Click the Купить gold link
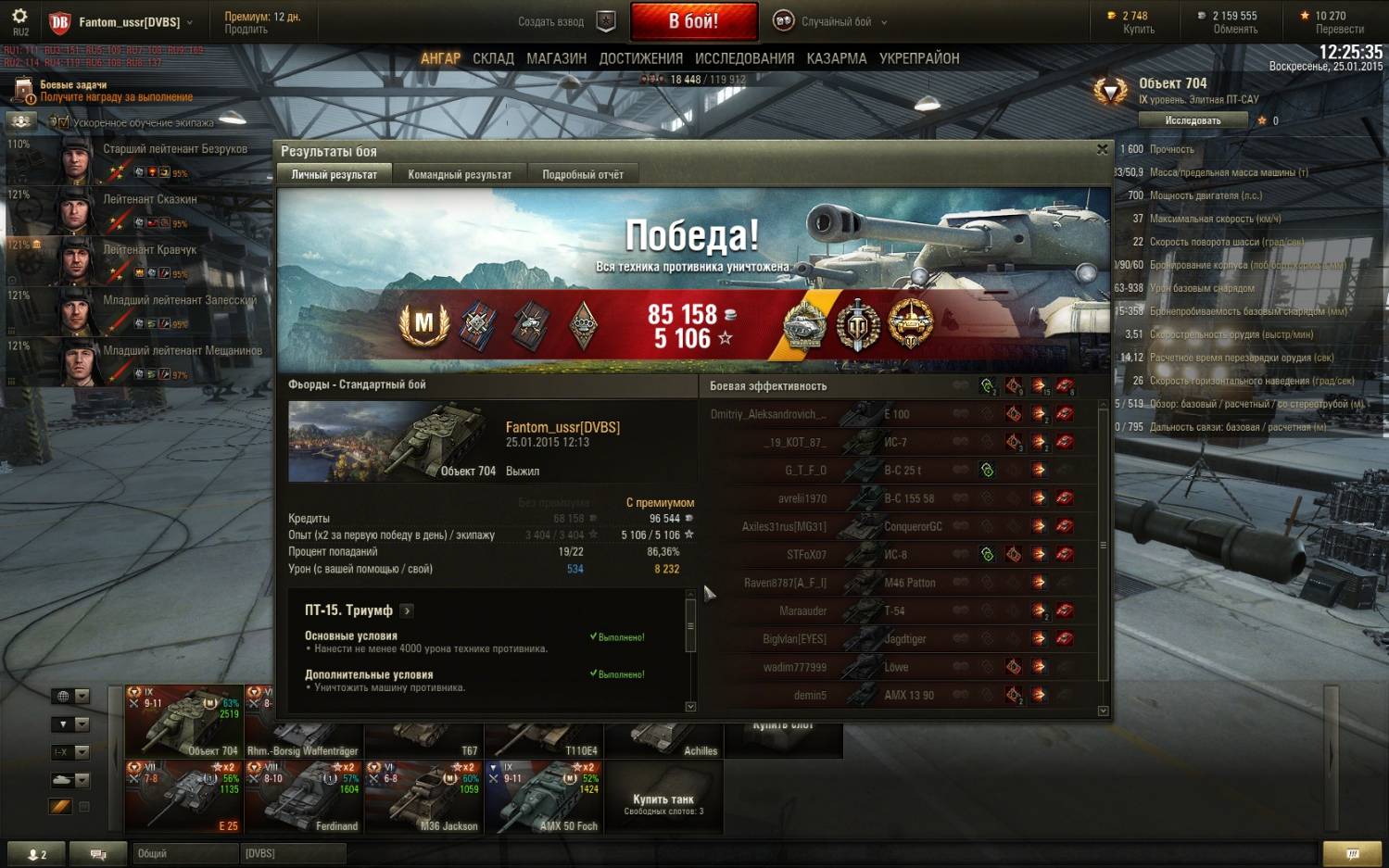1389x868 pixels. click(x=1138, y=30)
